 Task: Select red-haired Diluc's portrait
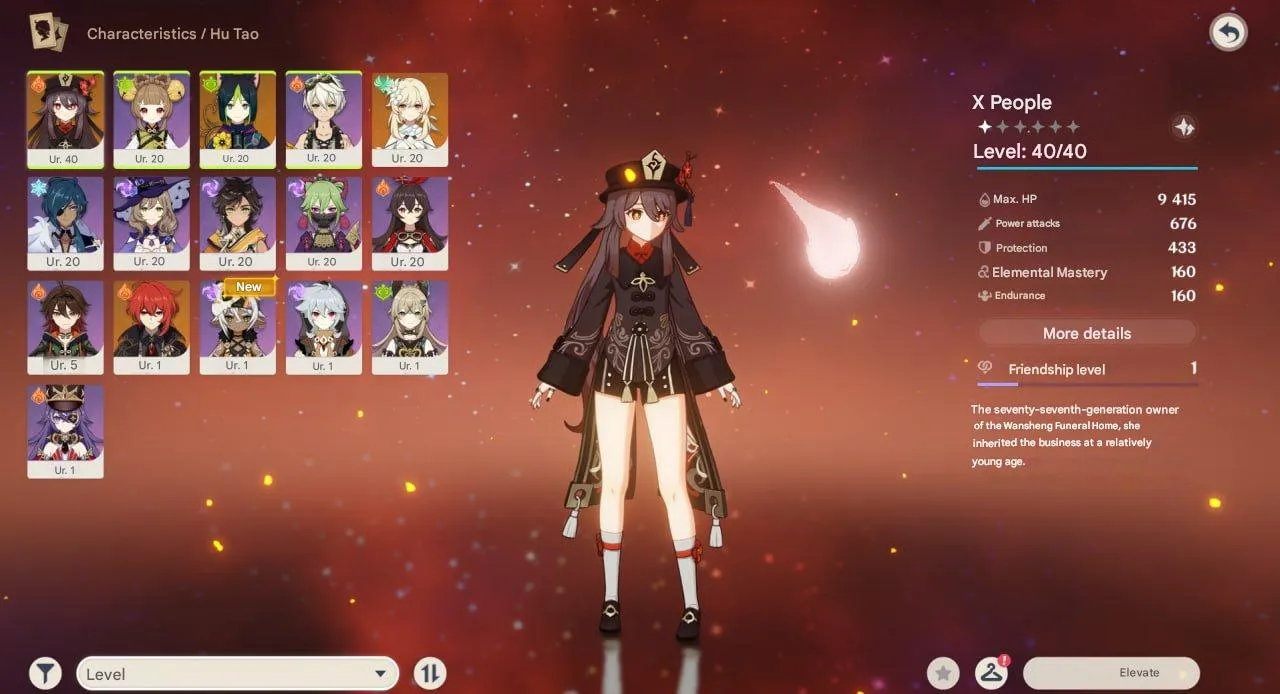tap(151, 327)
